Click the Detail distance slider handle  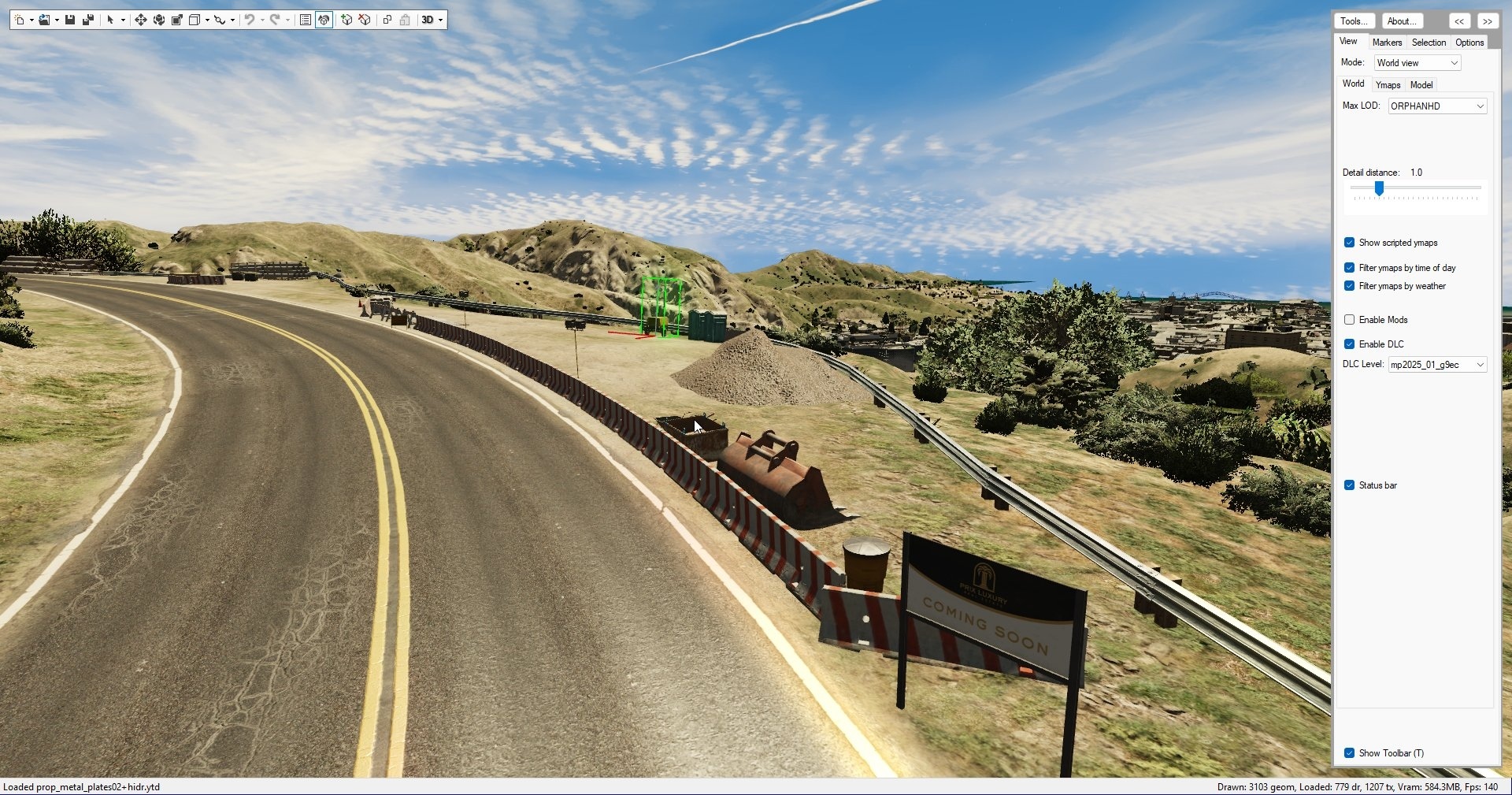point(1379,188)
